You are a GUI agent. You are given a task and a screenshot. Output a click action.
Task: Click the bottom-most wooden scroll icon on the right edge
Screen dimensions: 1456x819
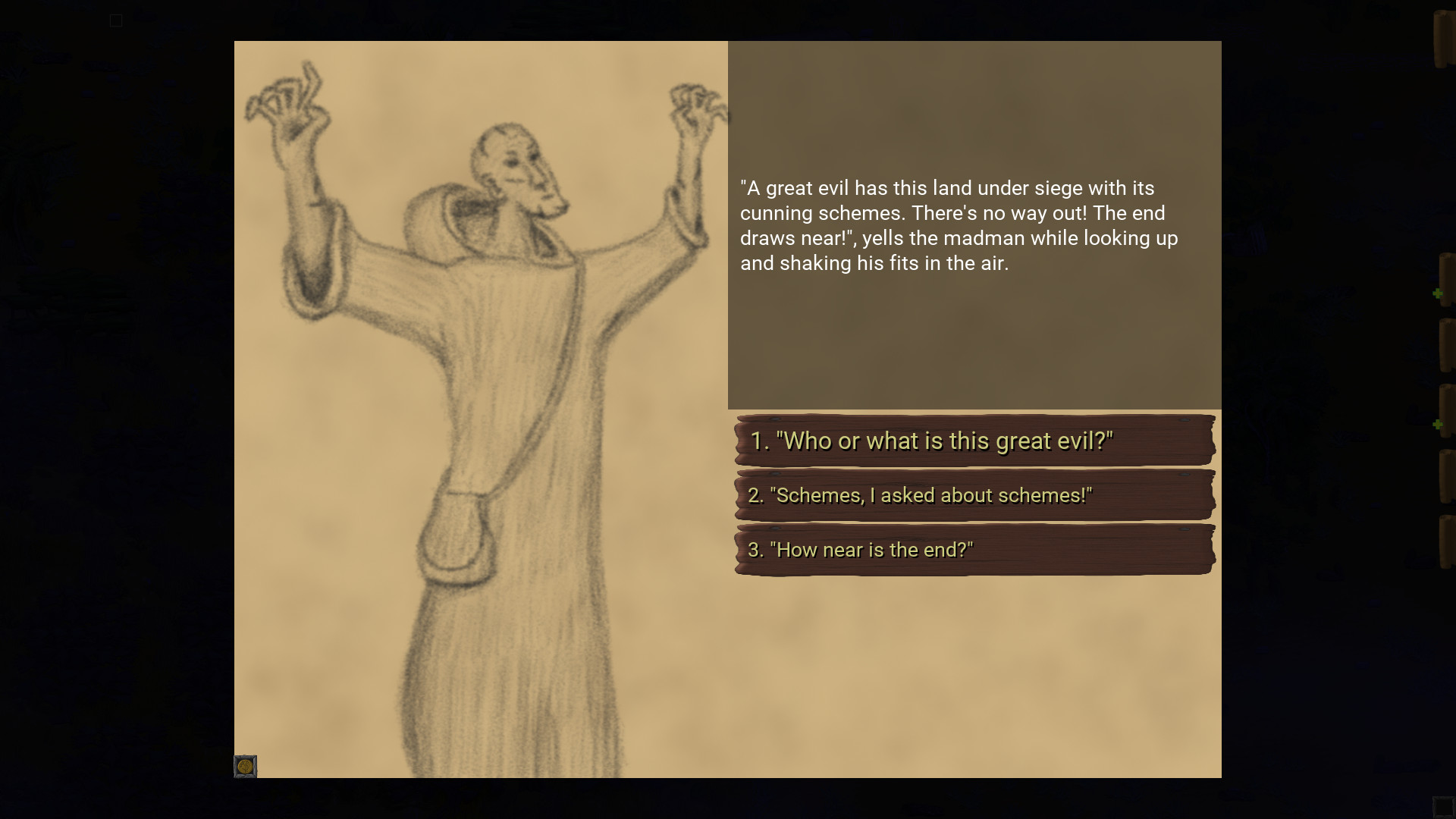1445,538
